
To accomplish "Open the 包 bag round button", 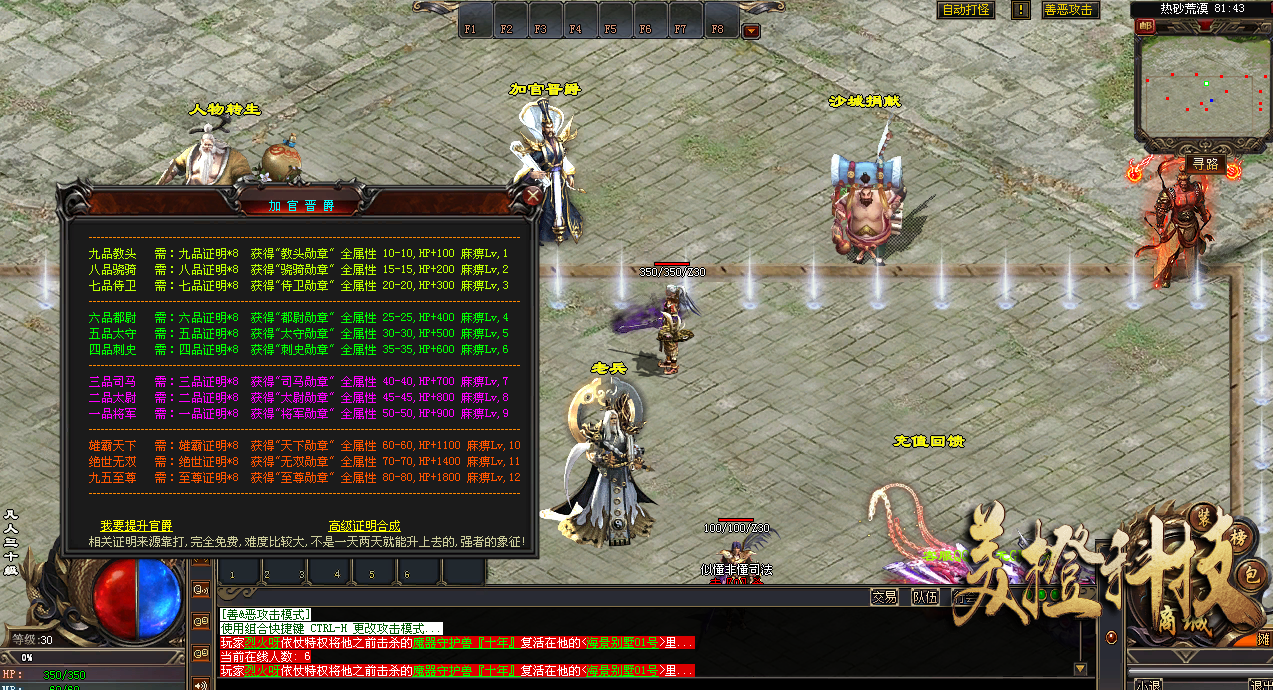I will point(1252,577).
